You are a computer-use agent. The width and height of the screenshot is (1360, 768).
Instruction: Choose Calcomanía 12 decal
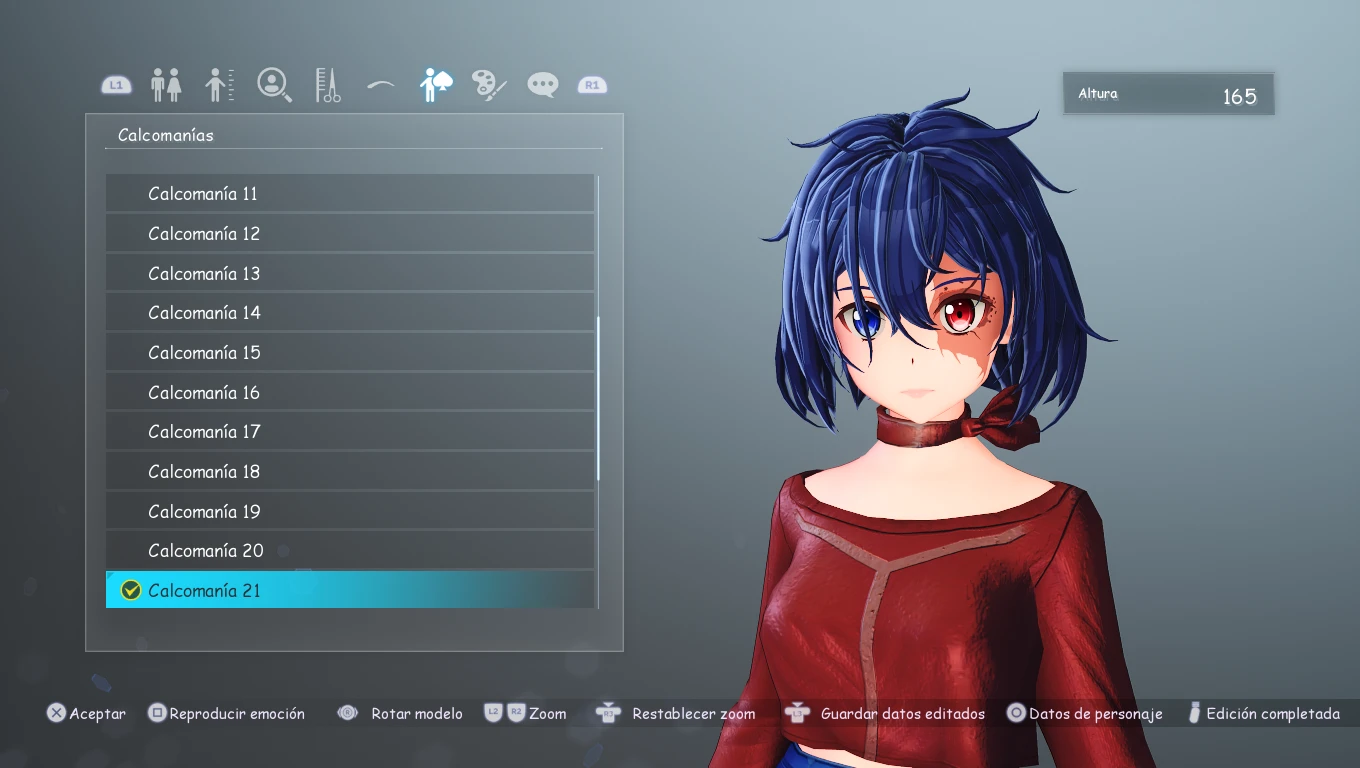tap(350, 233)
